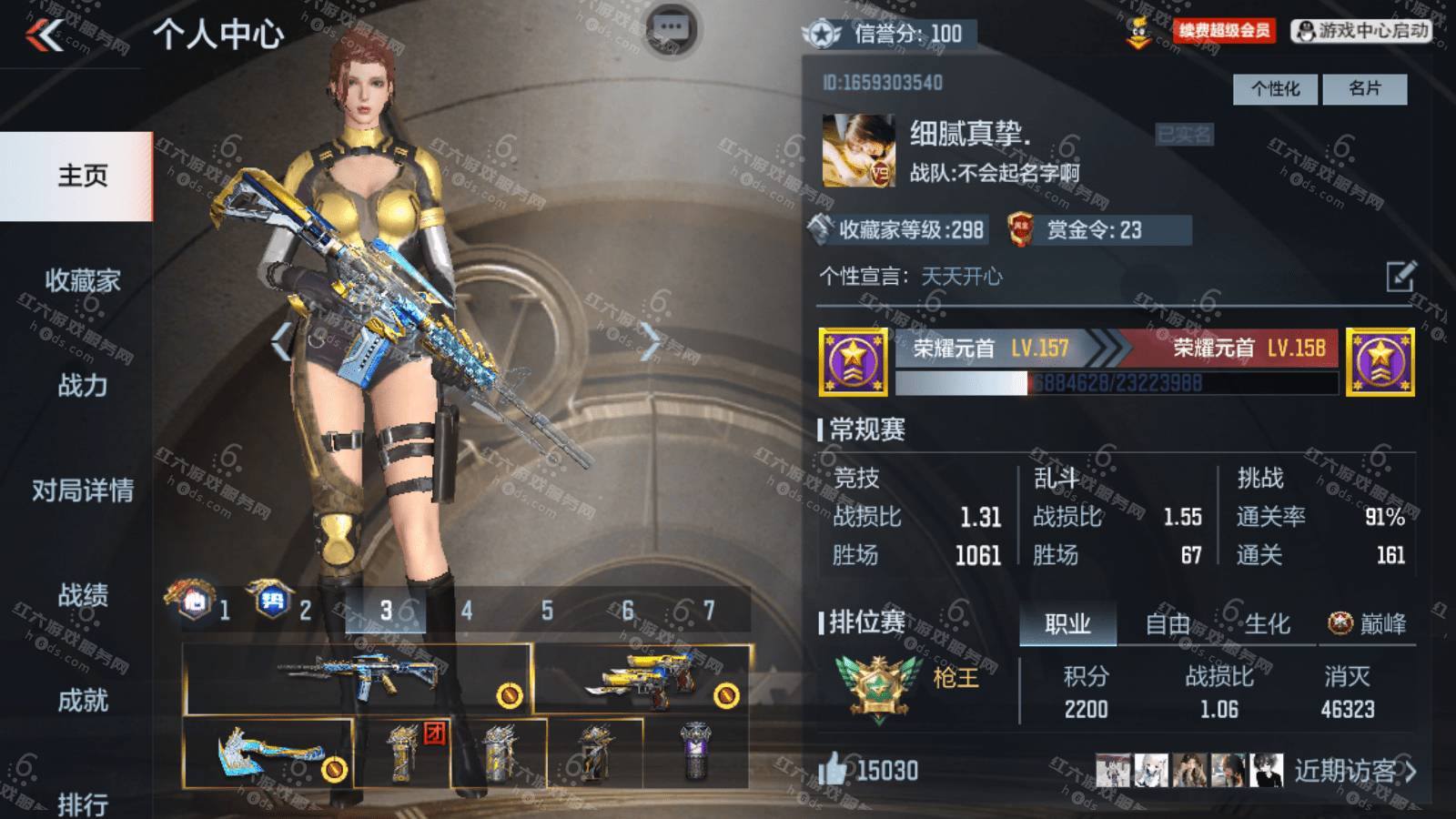
Task: Open the 个性化 personalization button
Action: pos(1275,89)
